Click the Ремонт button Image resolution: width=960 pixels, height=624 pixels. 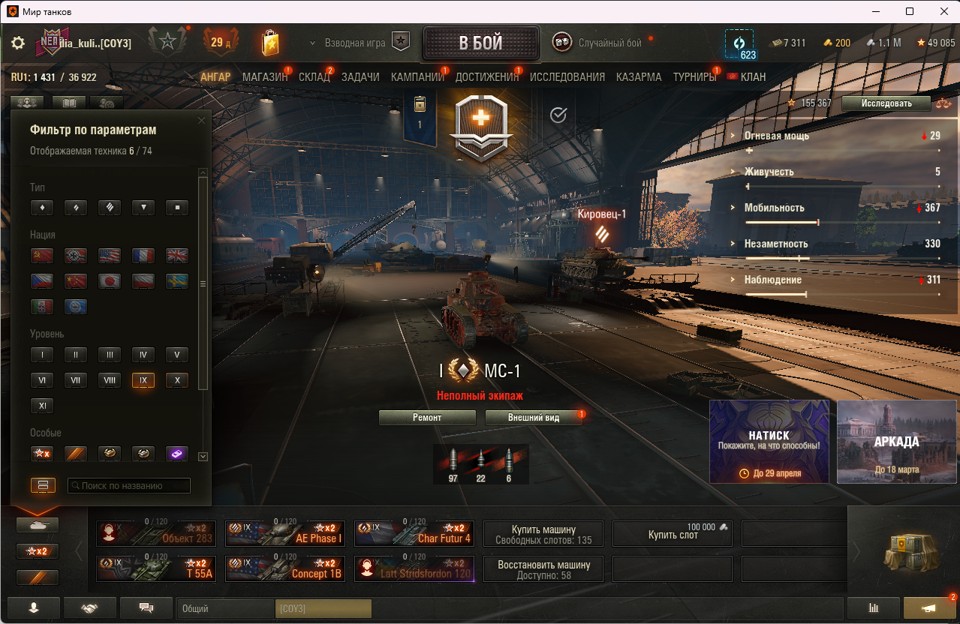[x=427, y=417]
